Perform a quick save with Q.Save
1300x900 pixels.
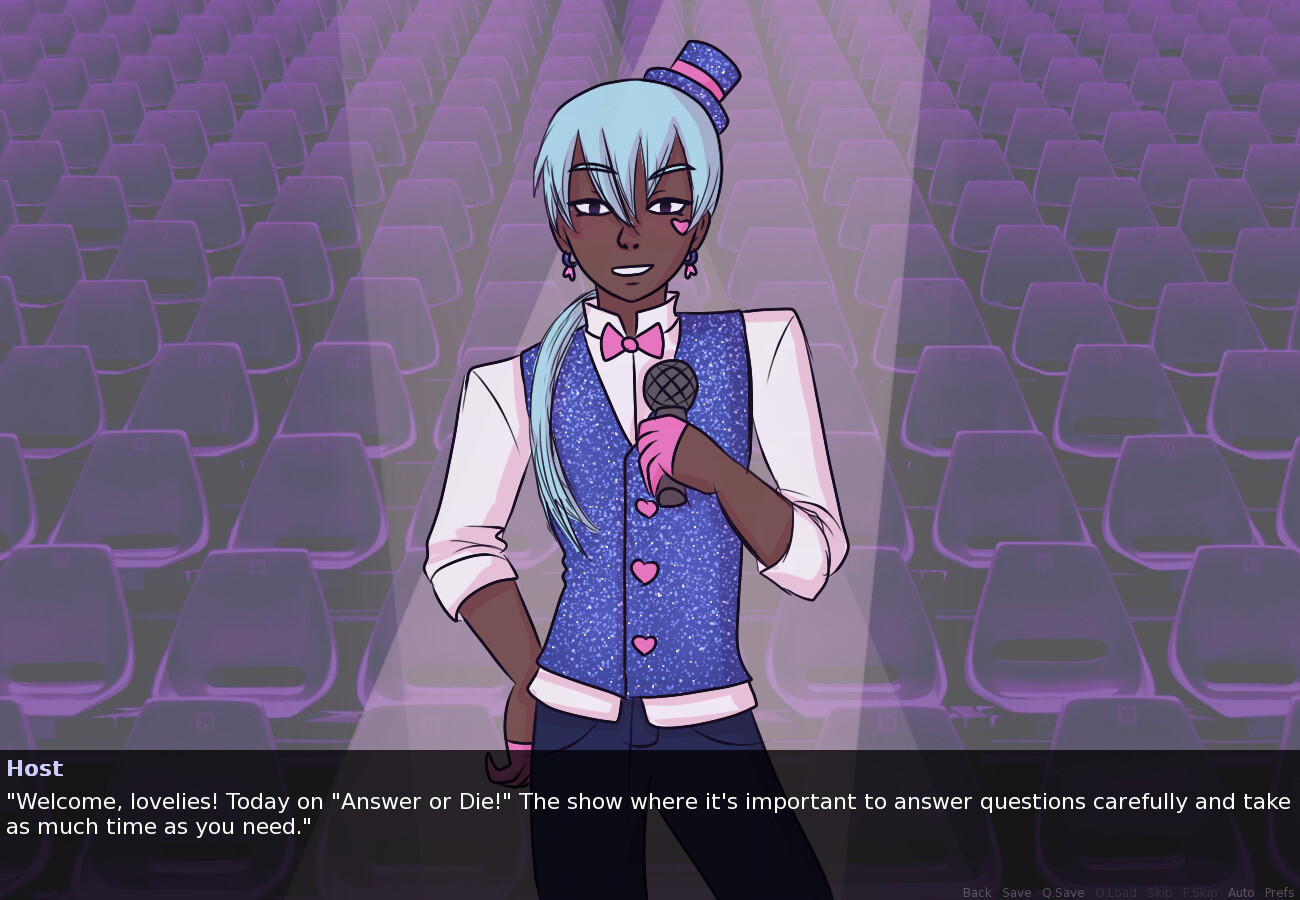(1062, 892)
